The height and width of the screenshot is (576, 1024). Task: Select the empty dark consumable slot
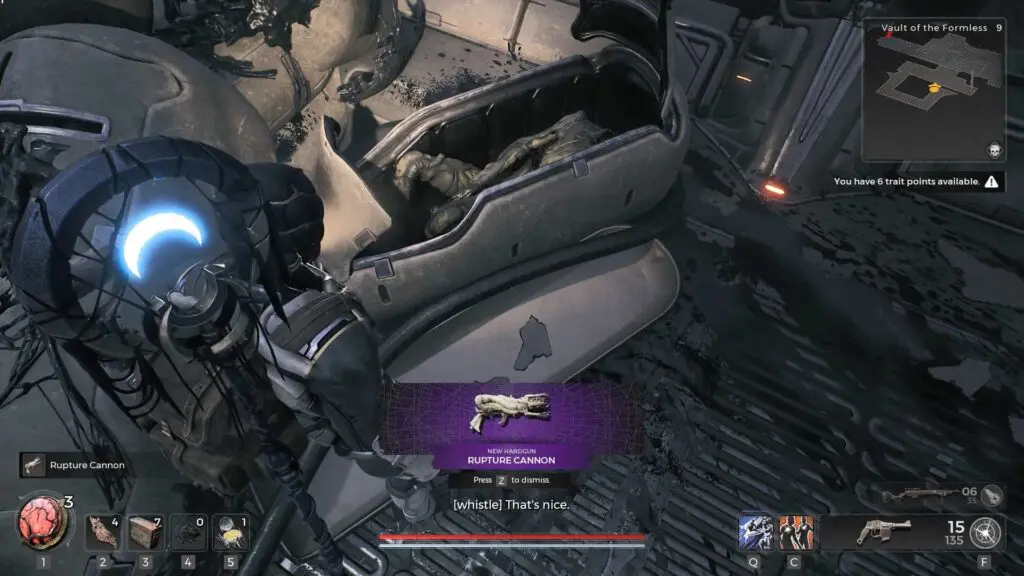(187, 532)
